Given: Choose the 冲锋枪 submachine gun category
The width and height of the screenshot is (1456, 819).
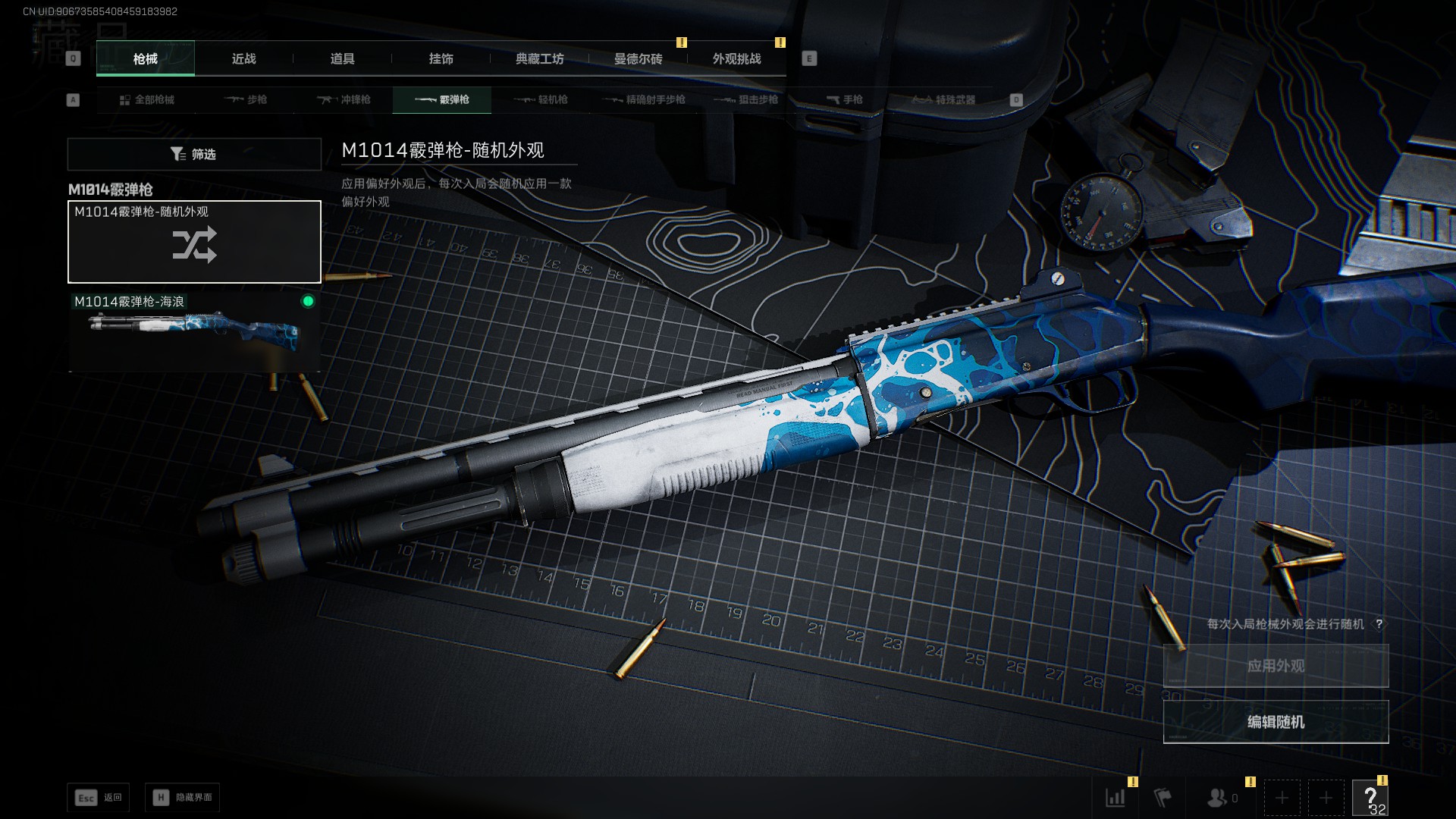Looking at the screenshot, I should click(x=344, y=99).
